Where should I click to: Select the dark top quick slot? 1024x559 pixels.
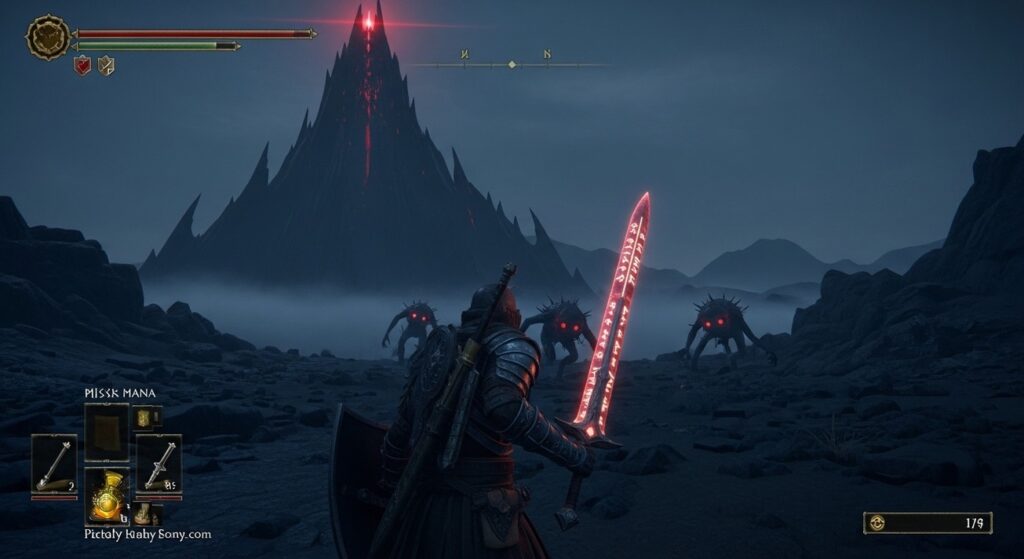click(106, 432)
